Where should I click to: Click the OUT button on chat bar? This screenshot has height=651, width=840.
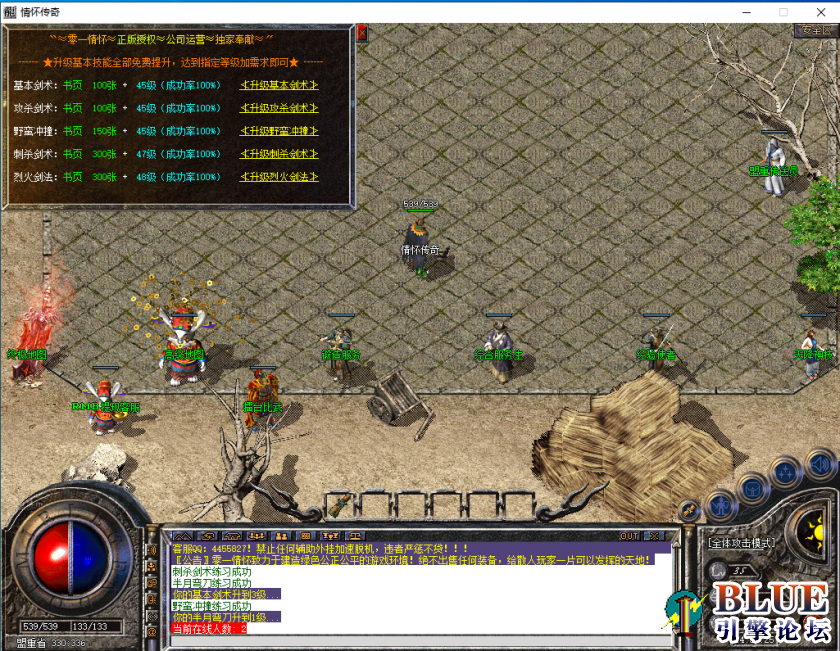tap(629, 536)
